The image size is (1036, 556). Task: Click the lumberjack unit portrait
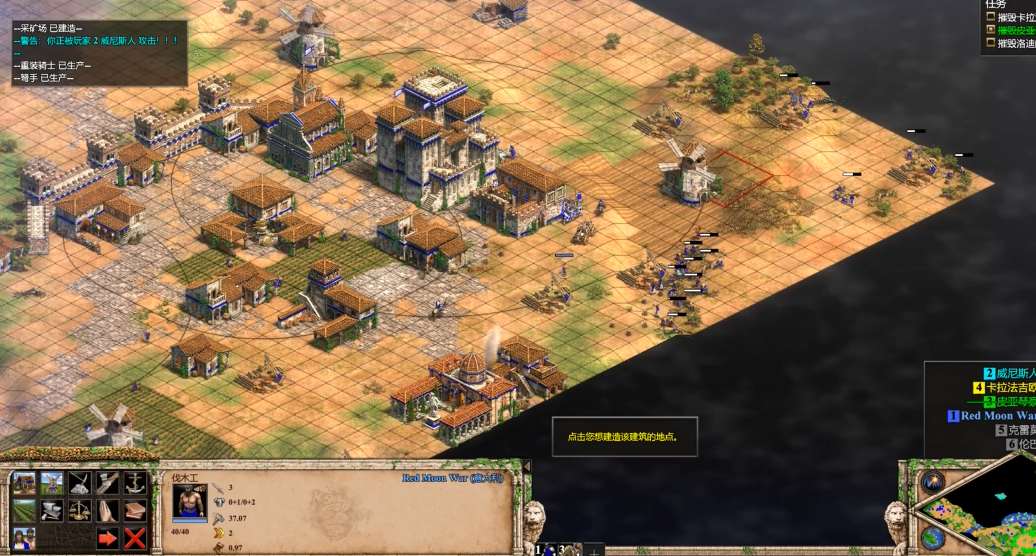189,503
